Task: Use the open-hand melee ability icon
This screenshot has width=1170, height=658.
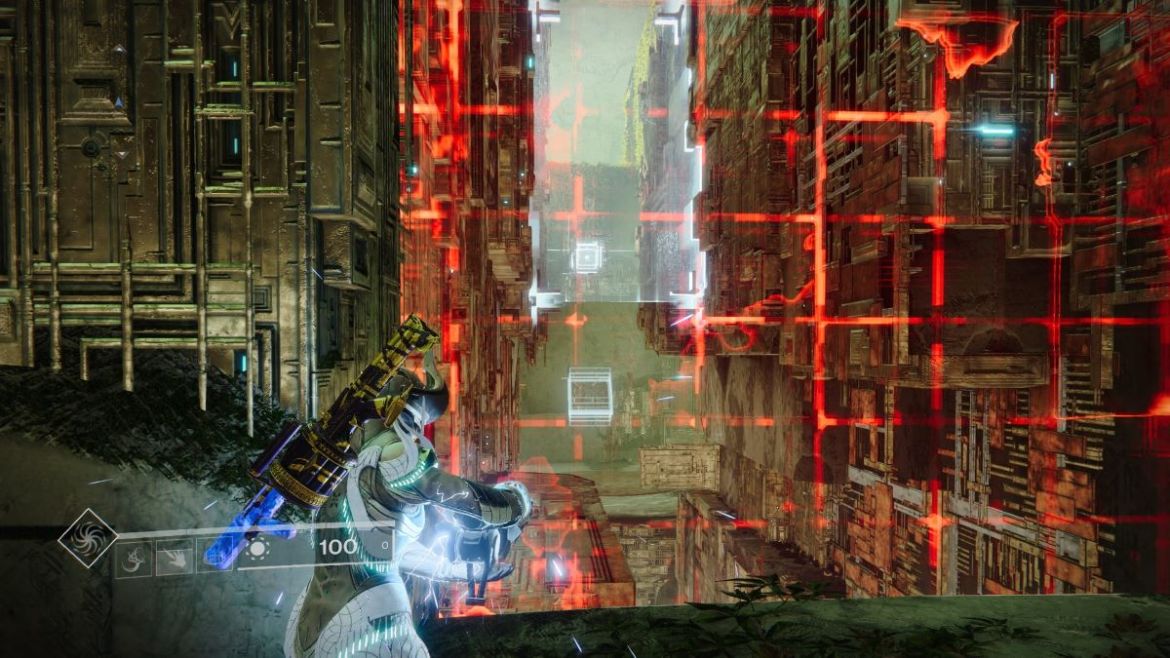Action: (174, 558)
